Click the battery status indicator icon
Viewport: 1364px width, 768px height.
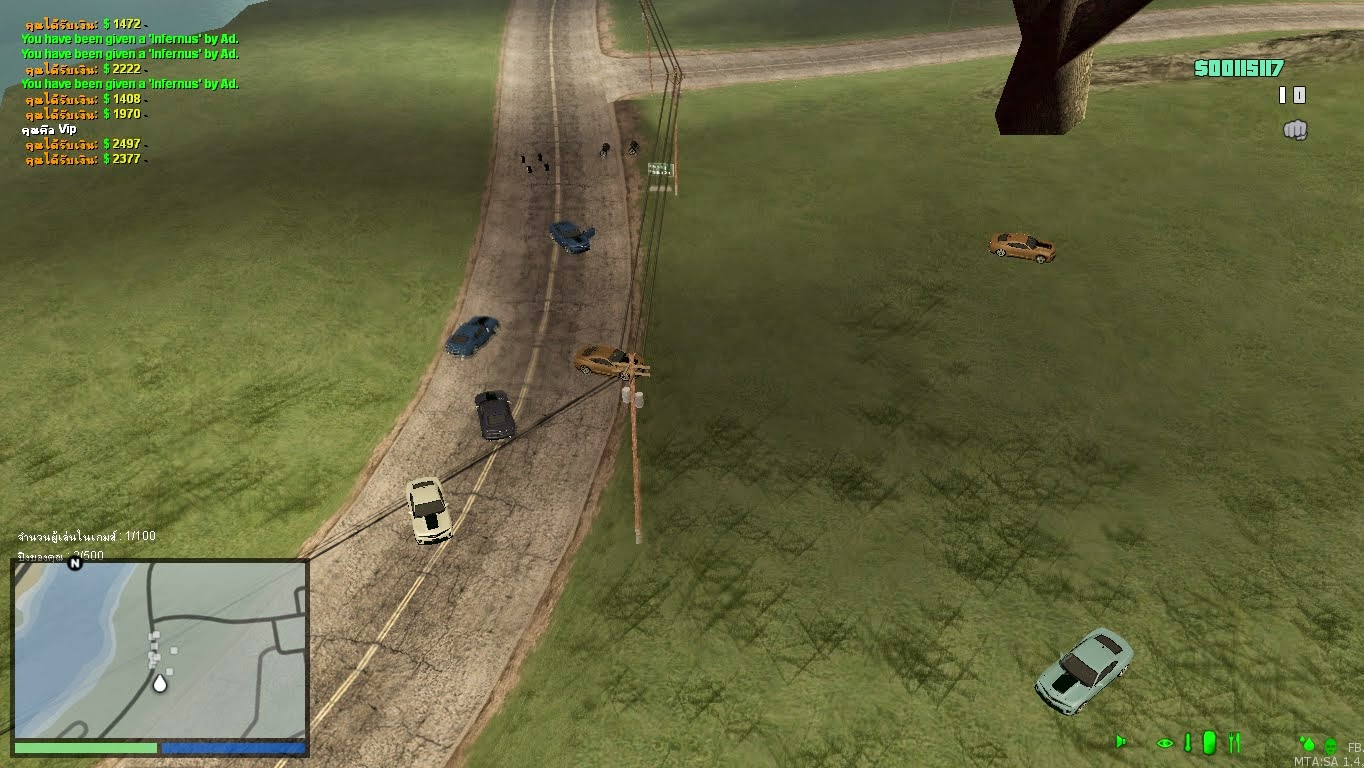[1209, 742]
